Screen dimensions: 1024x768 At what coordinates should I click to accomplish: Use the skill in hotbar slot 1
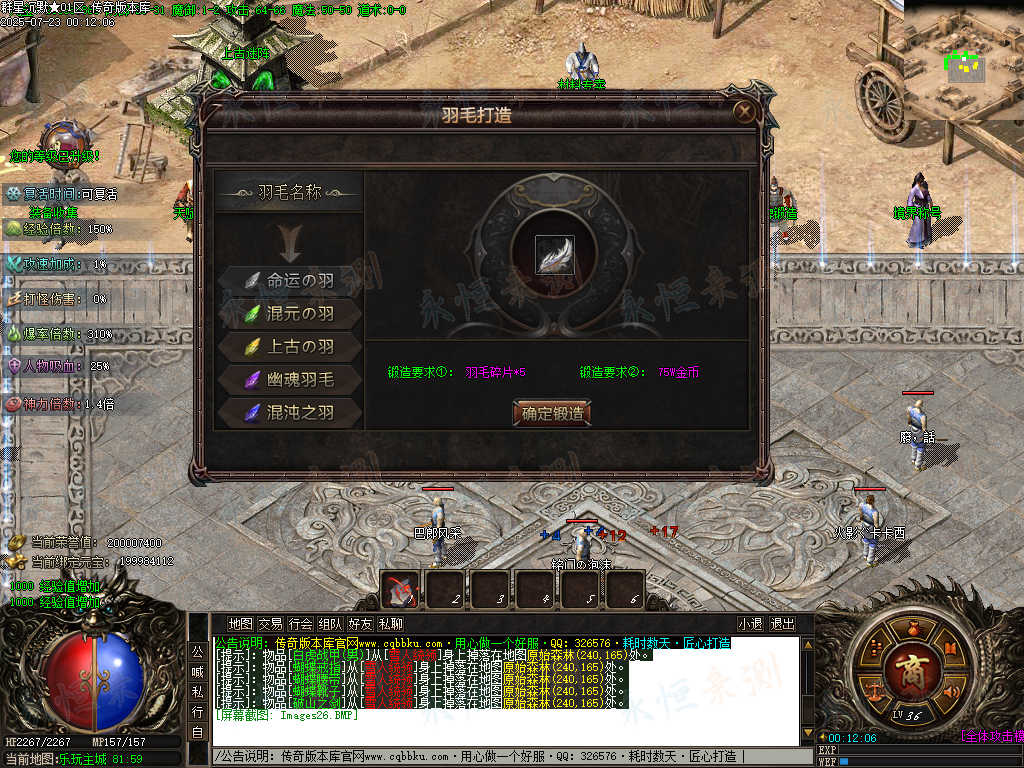(402, 589)
